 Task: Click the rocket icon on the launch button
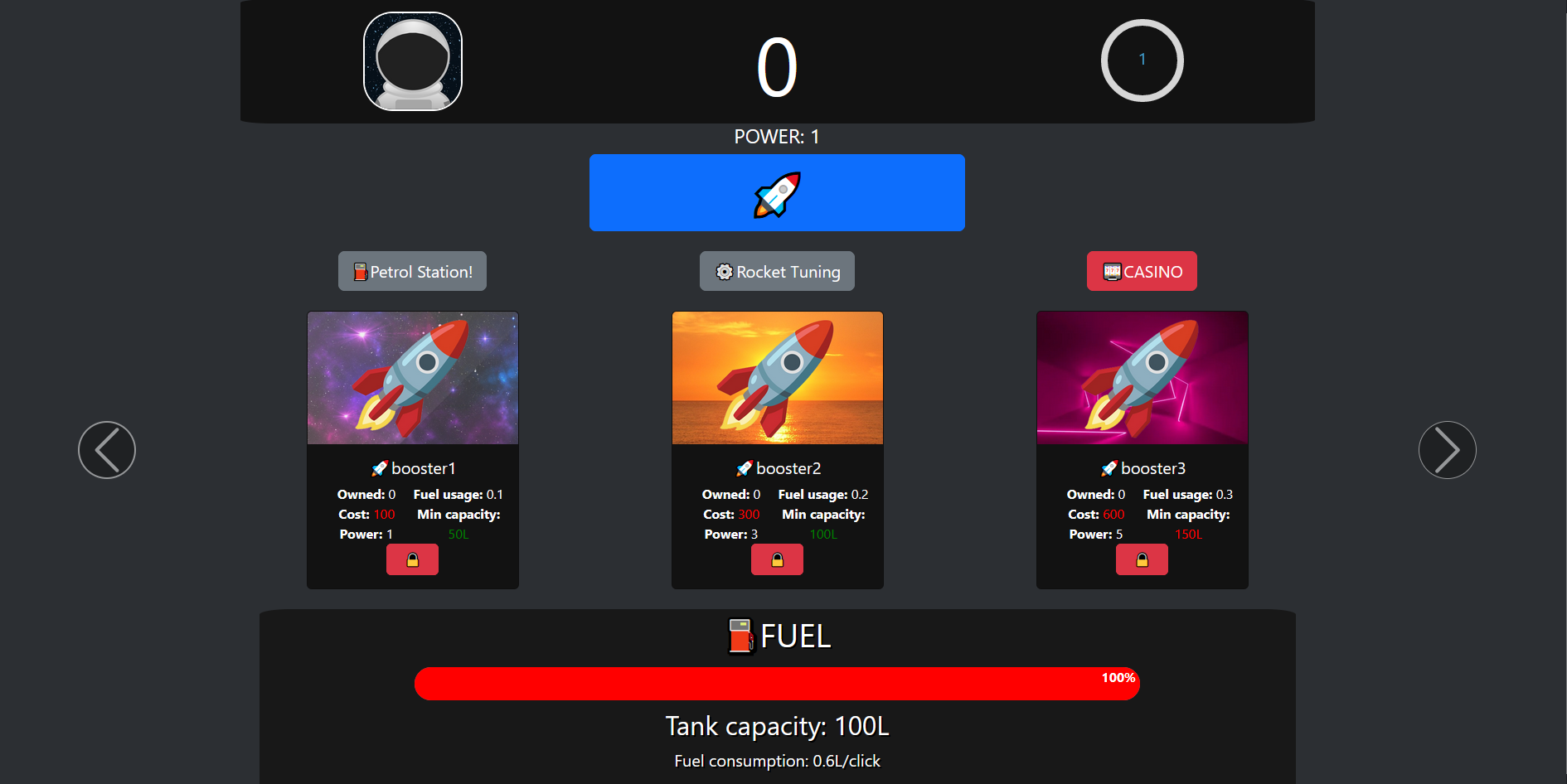pos(776,192)
